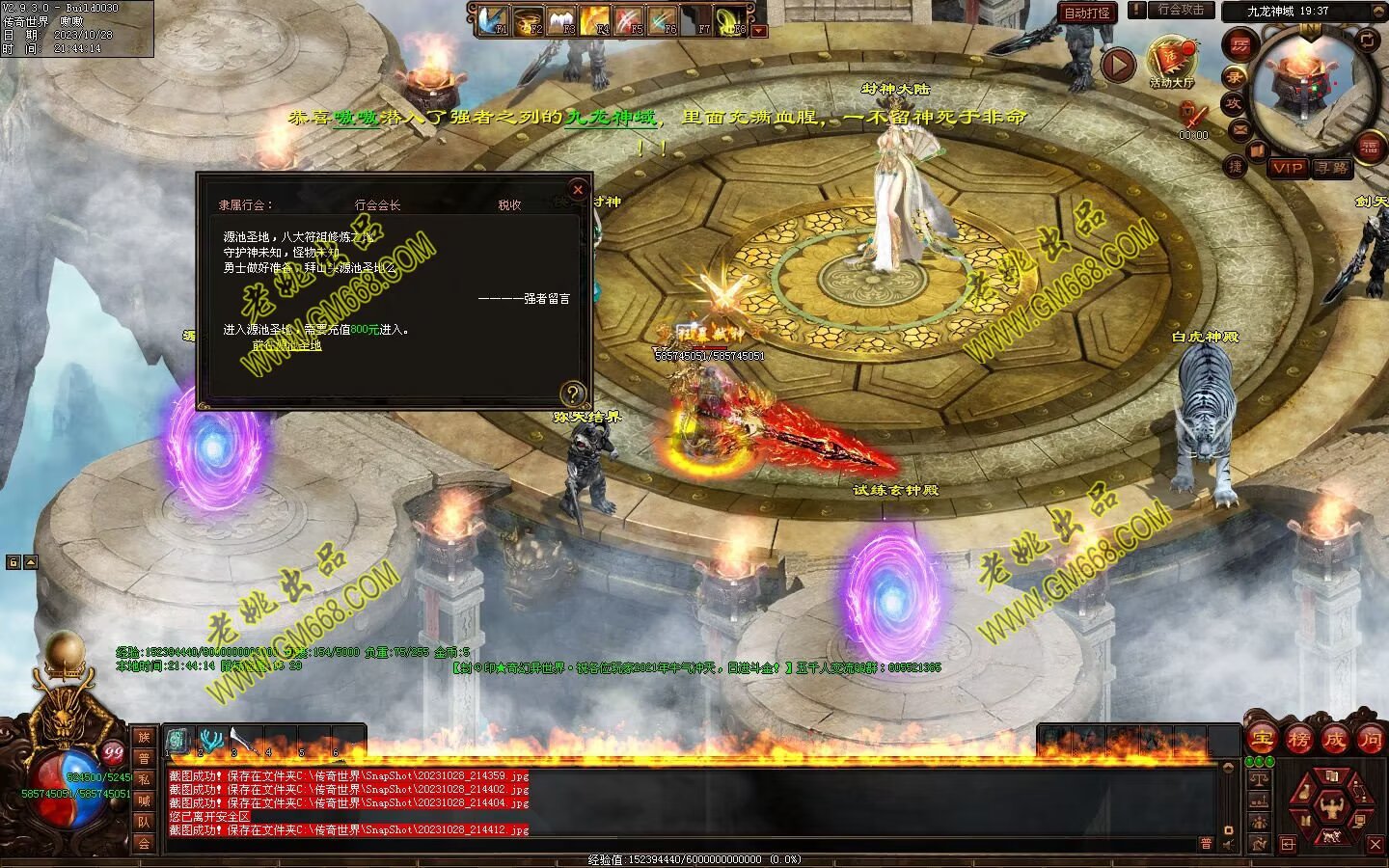Open the 宝 treasure shop button
The width and height of the screenshot is (1389, 868).
coord(1261,740)
